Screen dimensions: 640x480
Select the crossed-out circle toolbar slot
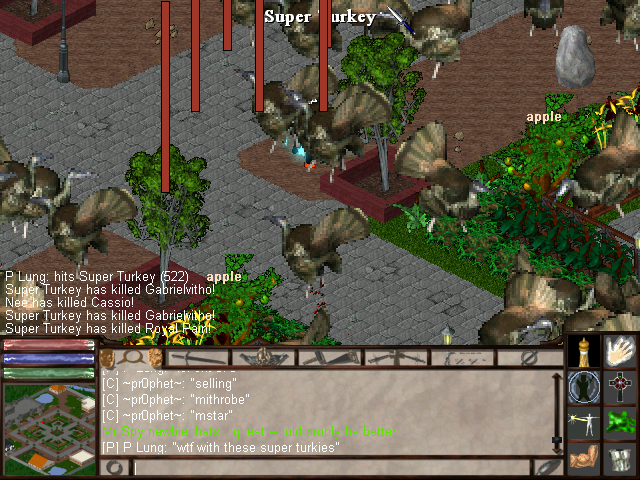pos(531,357)
